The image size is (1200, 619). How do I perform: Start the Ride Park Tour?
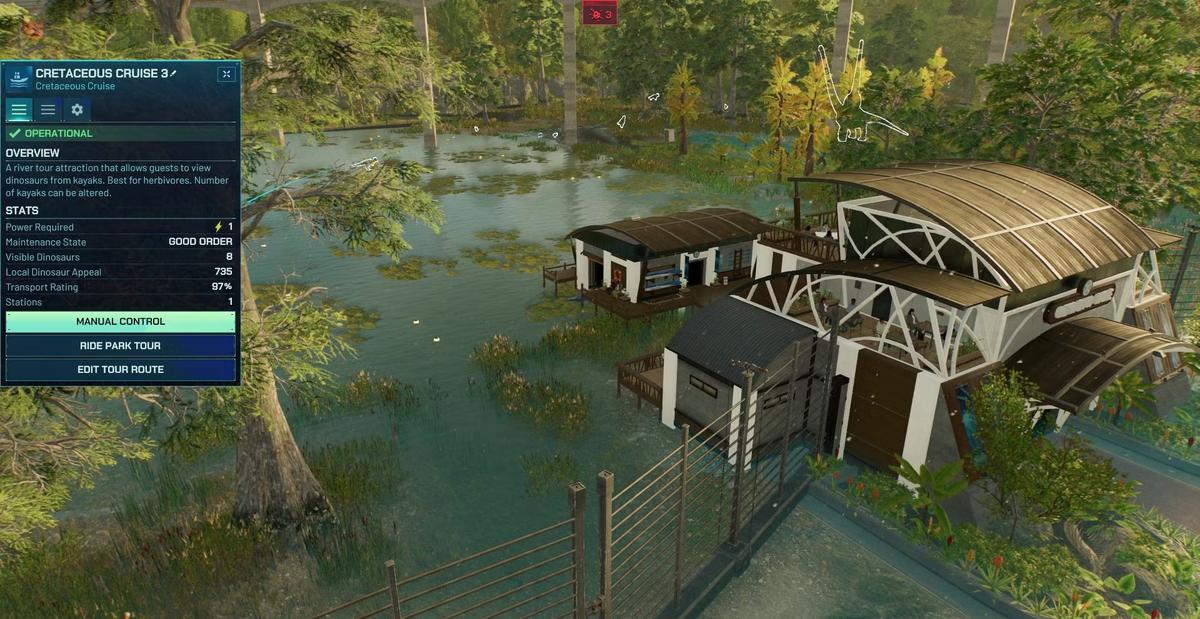point(120,346)
